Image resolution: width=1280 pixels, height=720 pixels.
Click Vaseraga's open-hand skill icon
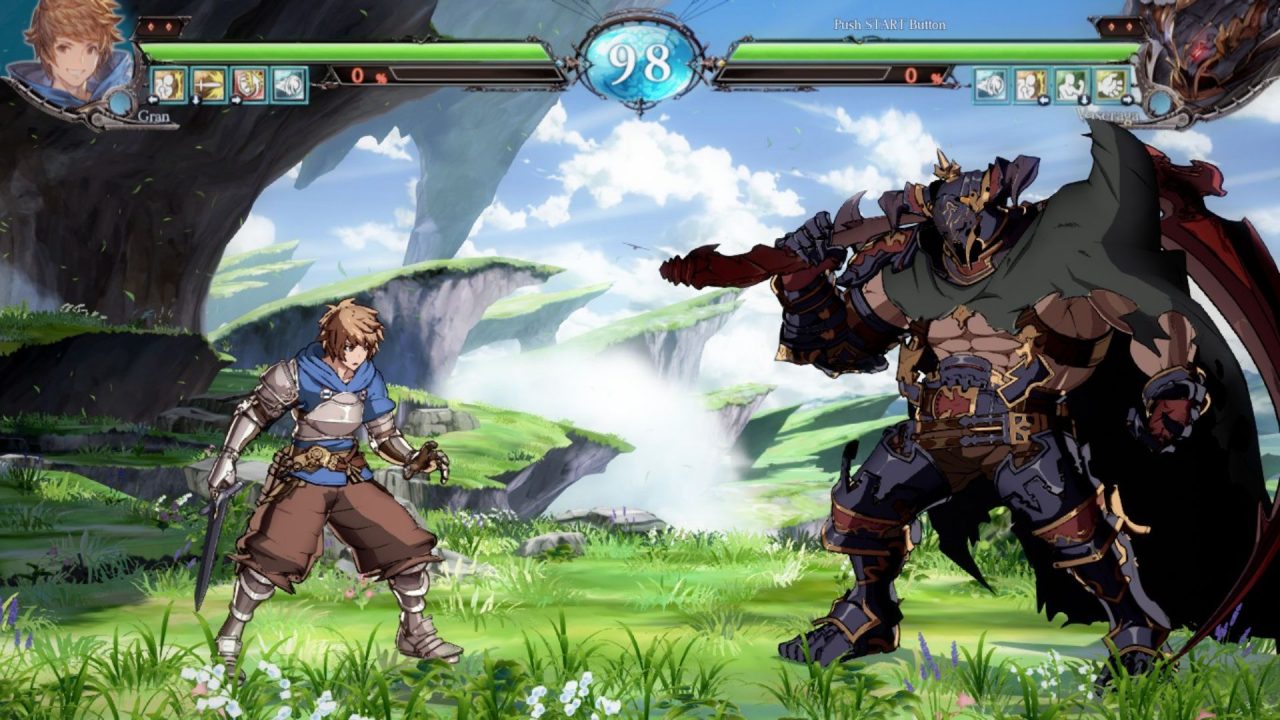tap(1111, 84)
